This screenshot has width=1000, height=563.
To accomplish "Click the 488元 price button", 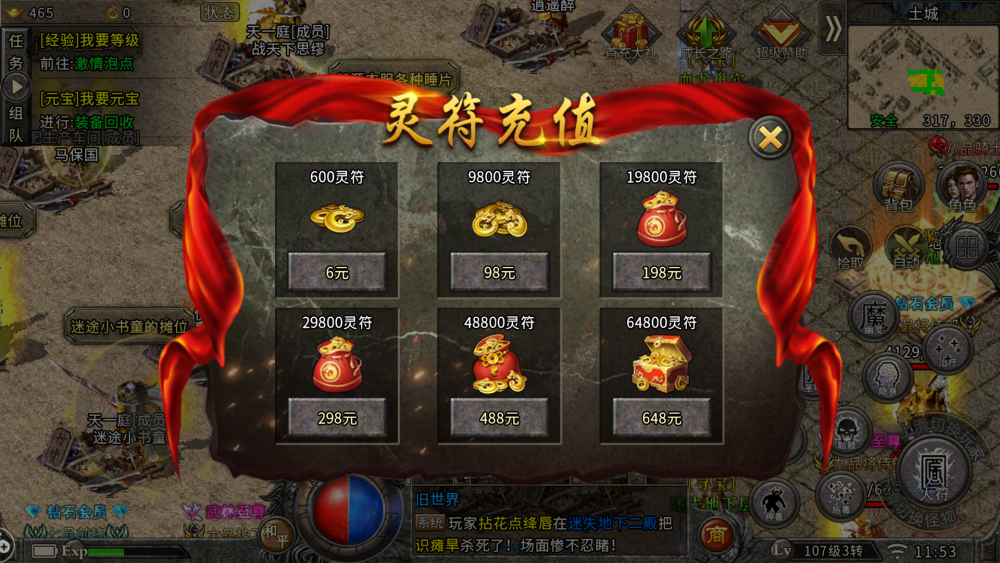I will [x=499, y=418].
